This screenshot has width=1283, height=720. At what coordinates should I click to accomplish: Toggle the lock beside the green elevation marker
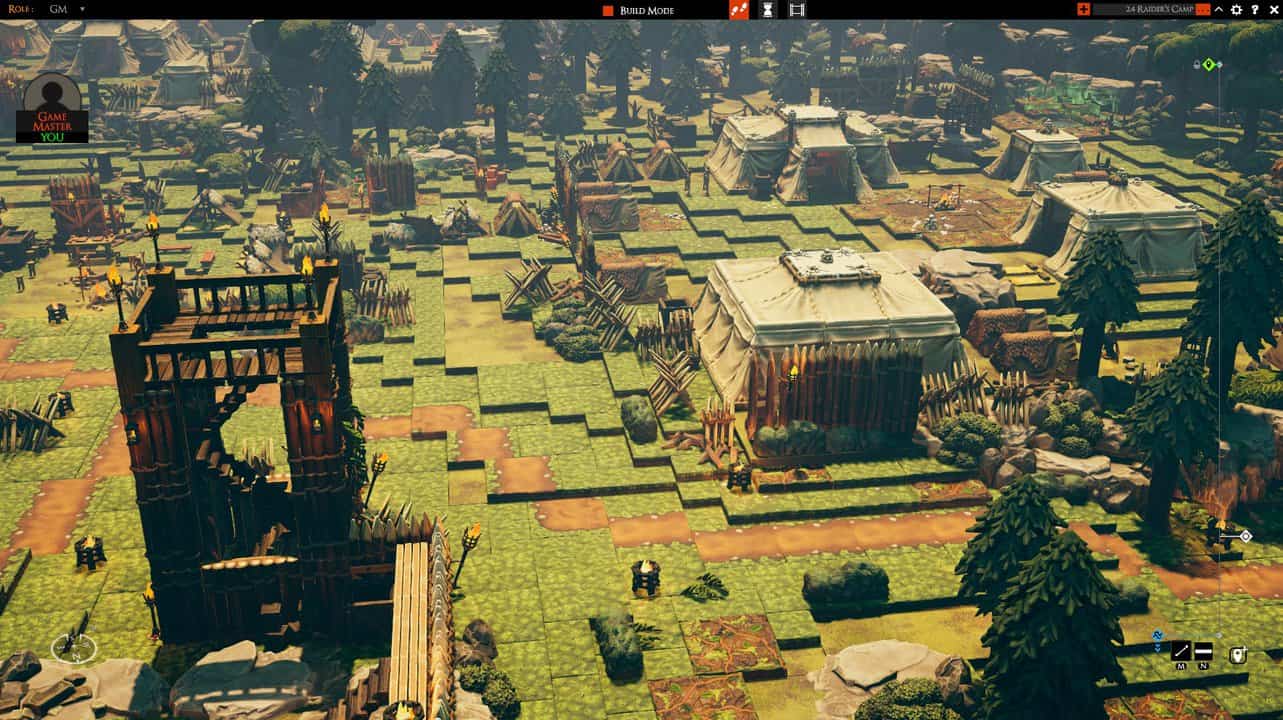pyautogui.click(x=1197, y=62)
